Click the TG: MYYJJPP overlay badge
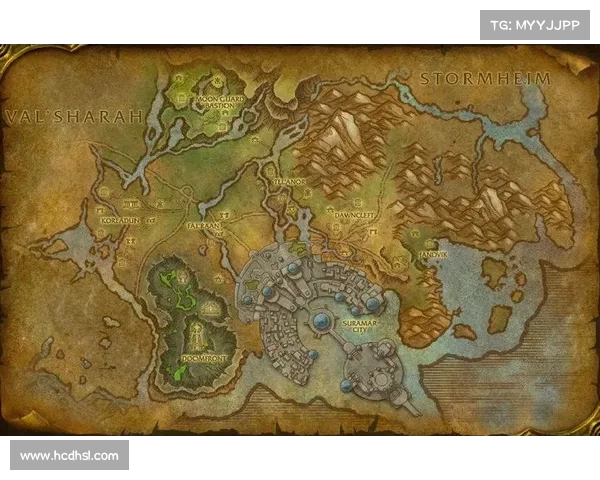 coord(536,25)
